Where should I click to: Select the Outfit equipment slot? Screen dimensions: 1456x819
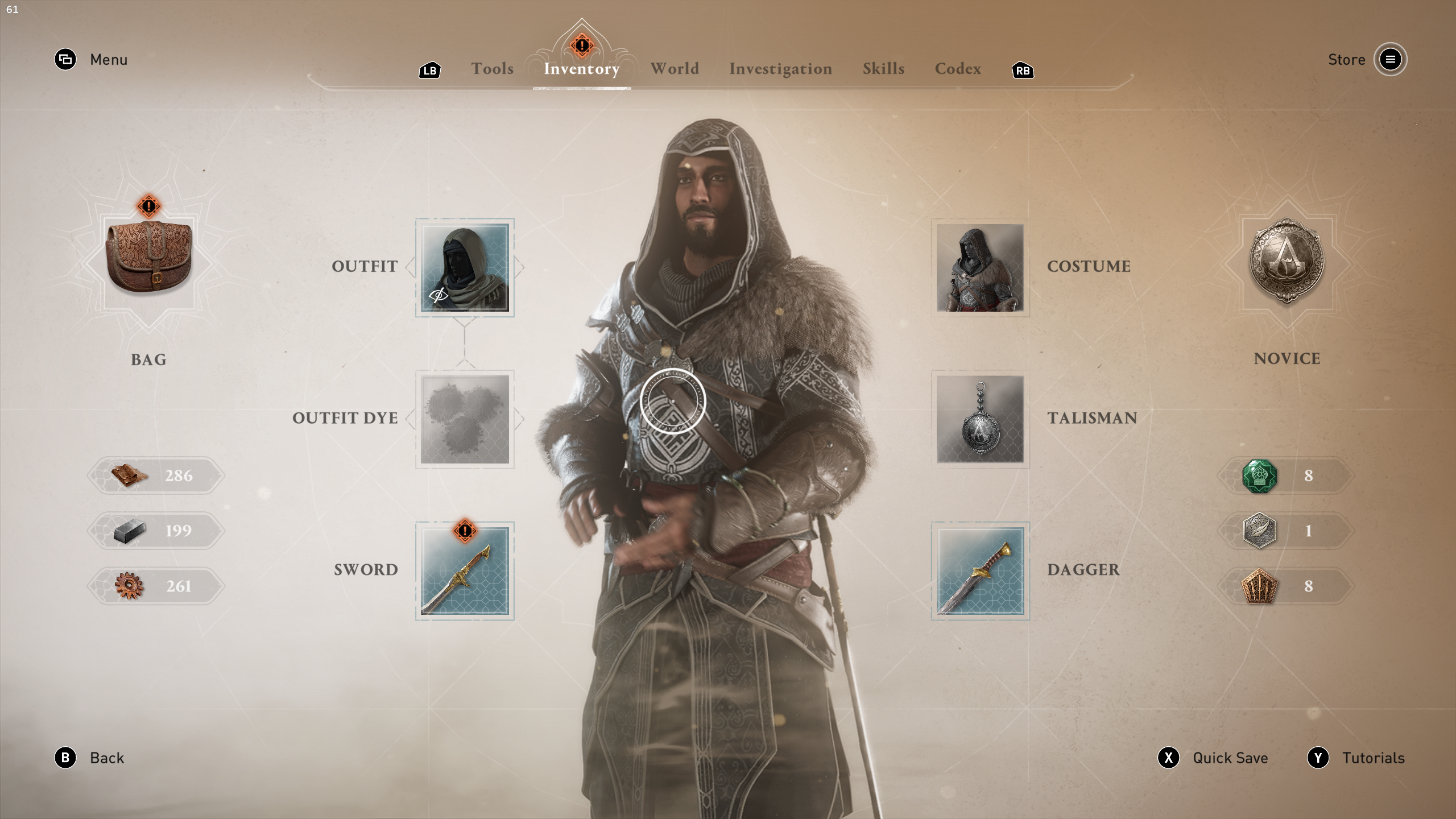pyautogui.click(x=465, y=267)
